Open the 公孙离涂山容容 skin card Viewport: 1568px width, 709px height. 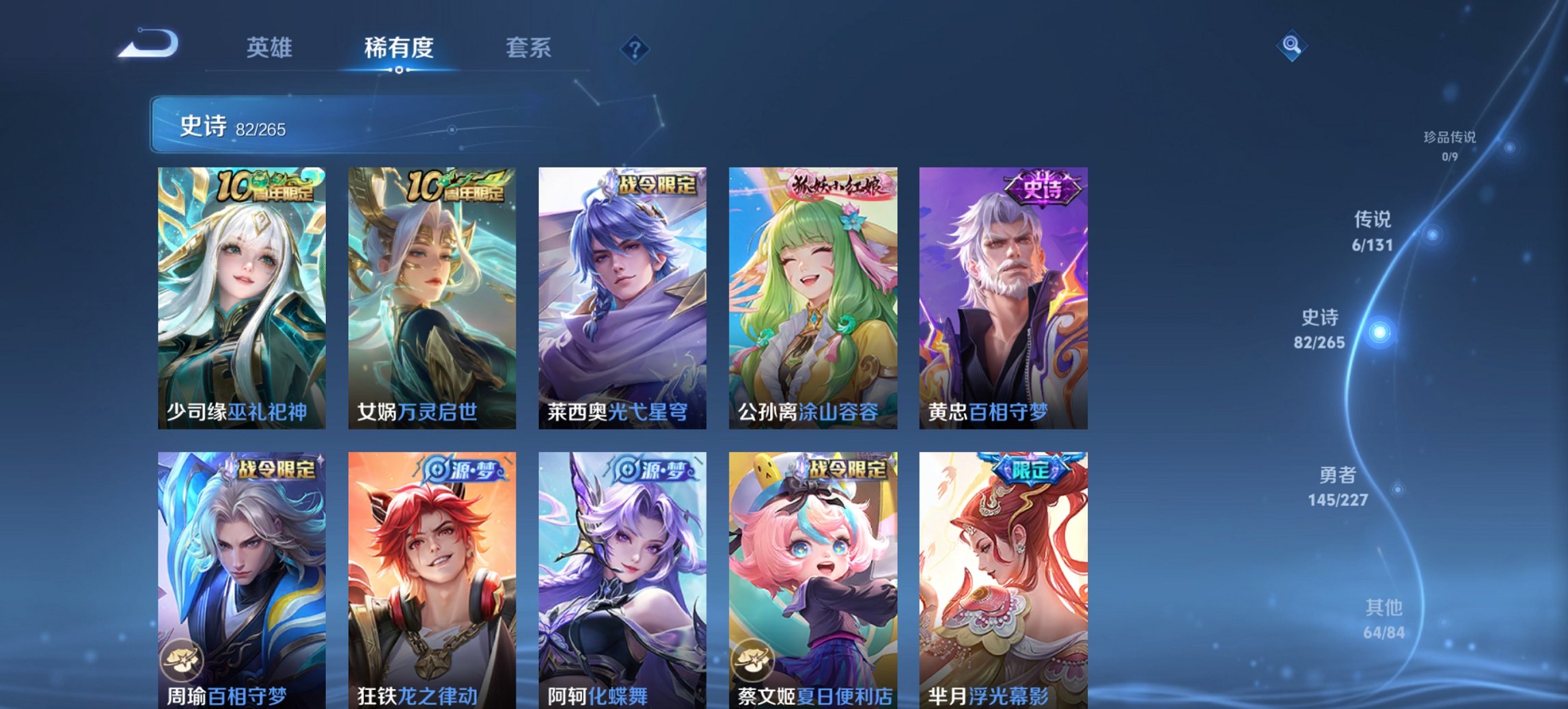coord(812,294)
